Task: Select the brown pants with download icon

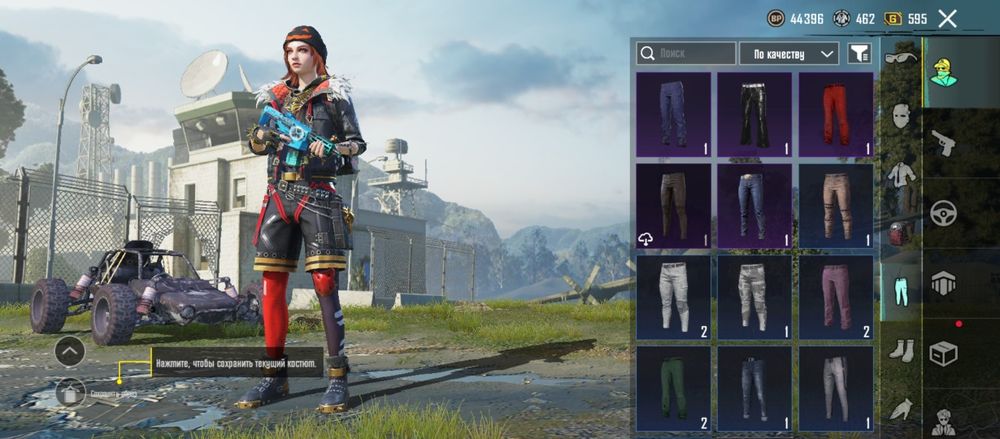Action: pos(673,205)
